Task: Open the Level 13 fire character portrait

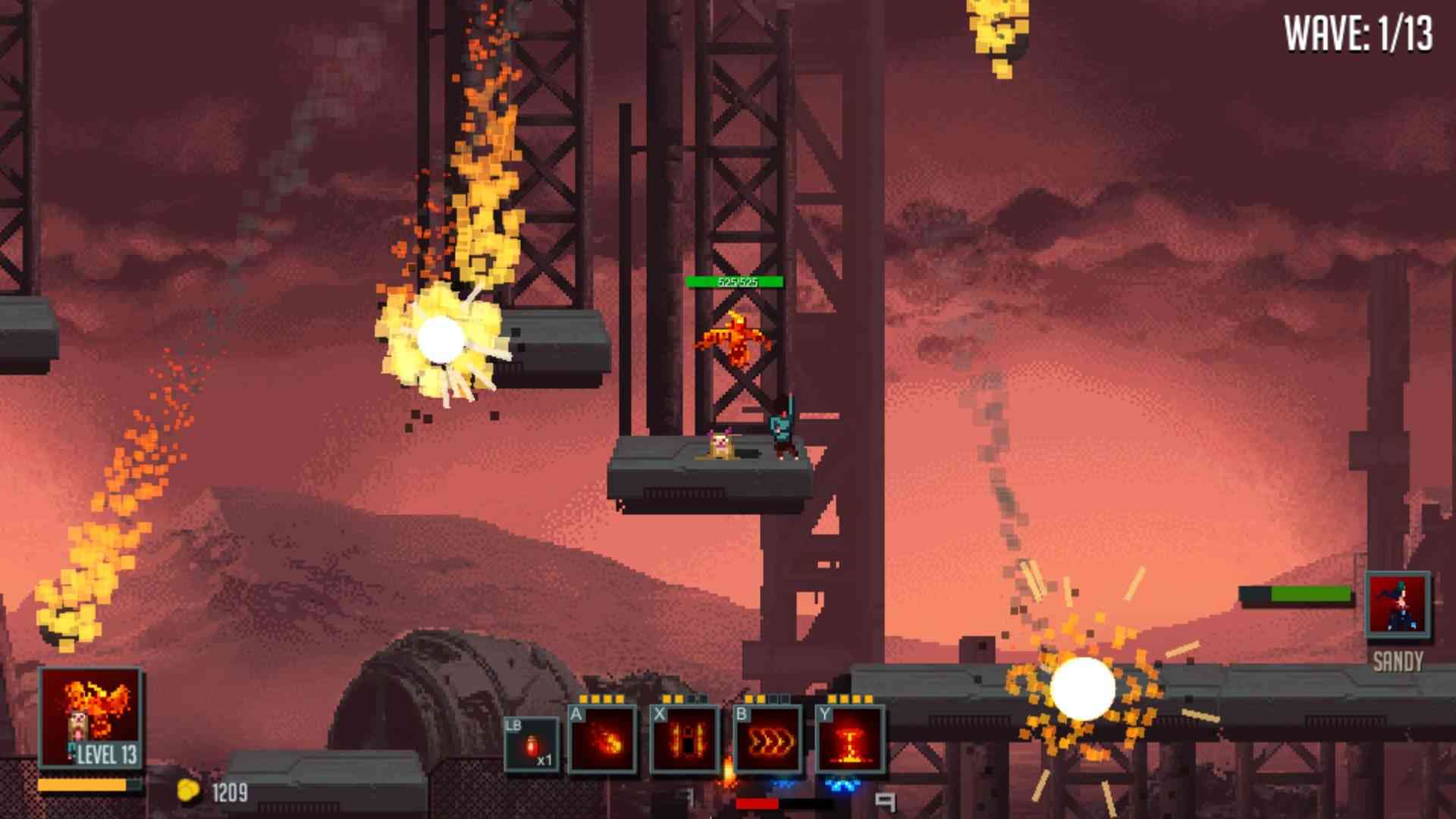Action: pyautogui.click(x=91, y=717)
